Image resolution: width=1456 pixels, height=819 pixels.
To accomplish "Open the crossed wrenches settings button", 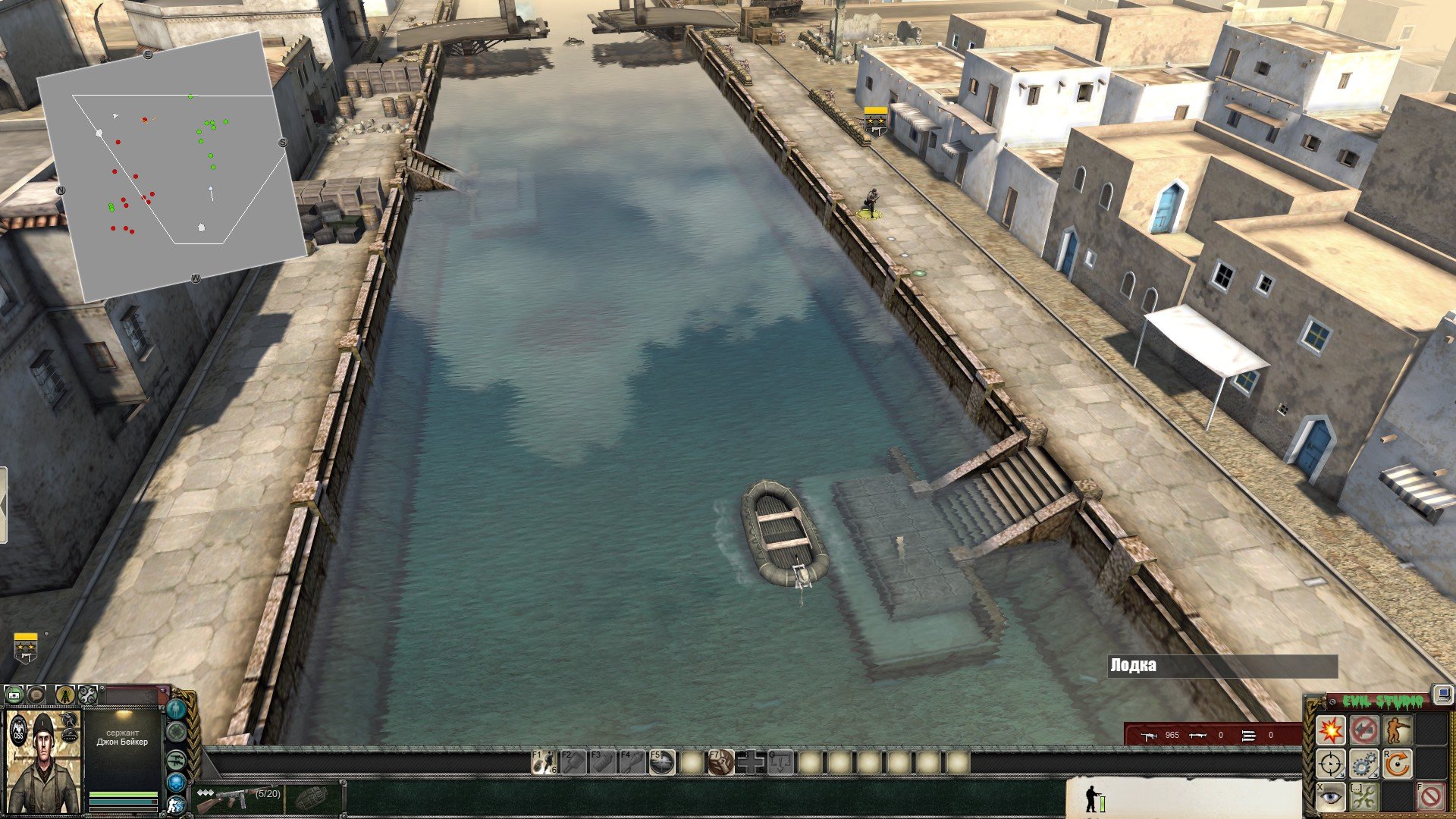I will point(88,694).
